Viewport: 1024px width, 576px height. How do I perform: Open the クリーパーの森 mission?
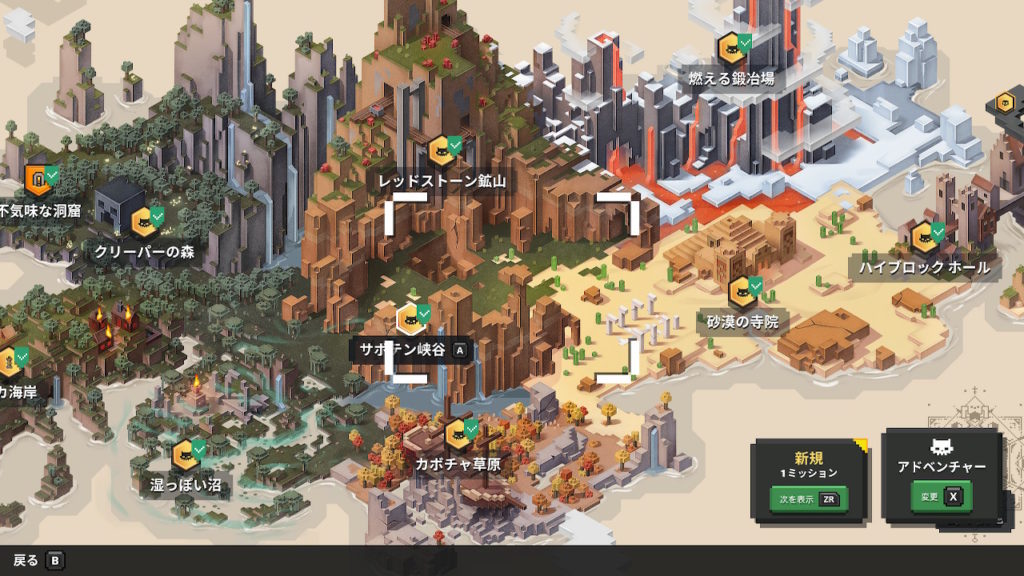[143, 222]
